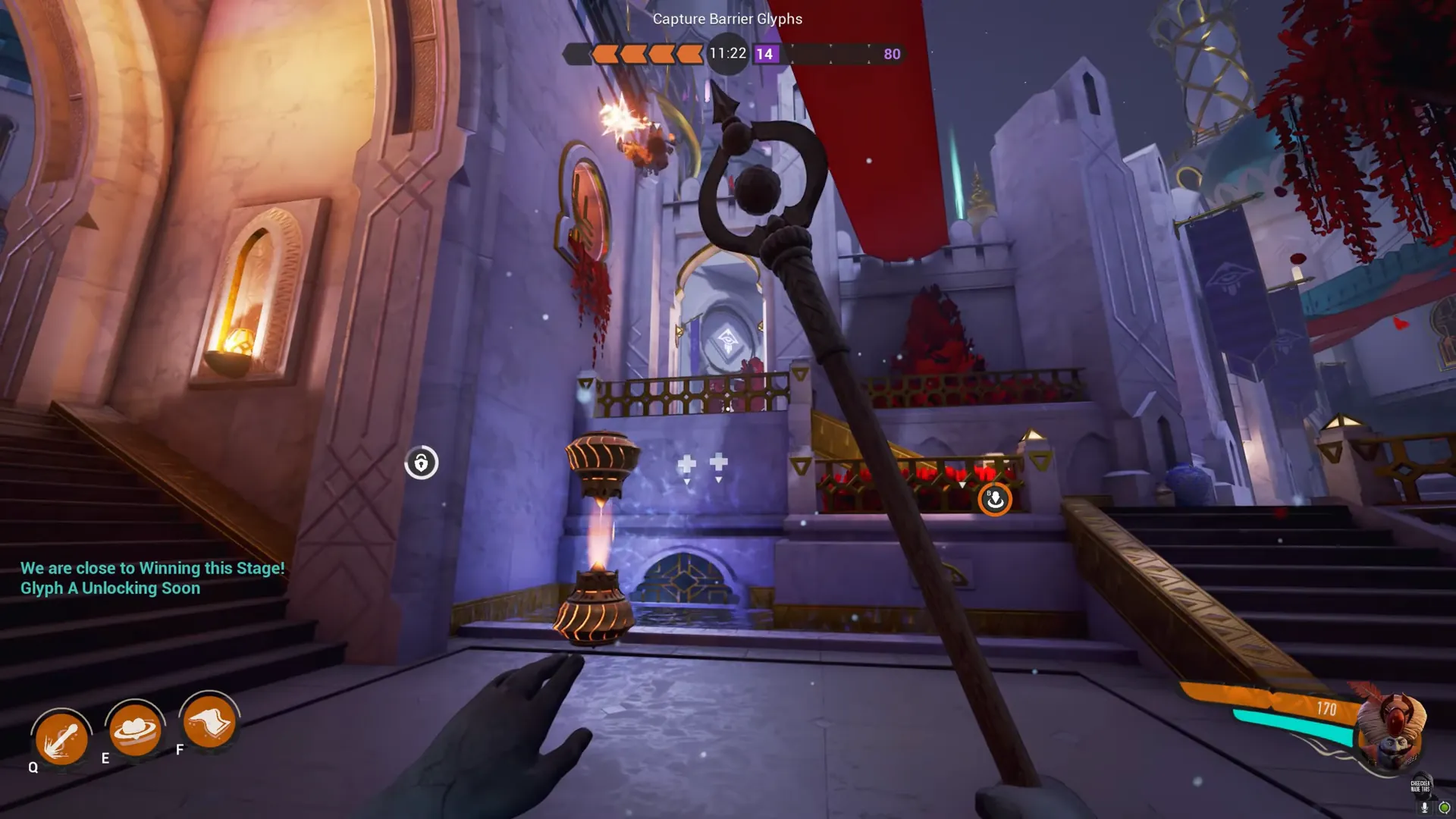Click the green recording status indicator
The image size is (1456, 819).
(x=1444, y=808)
